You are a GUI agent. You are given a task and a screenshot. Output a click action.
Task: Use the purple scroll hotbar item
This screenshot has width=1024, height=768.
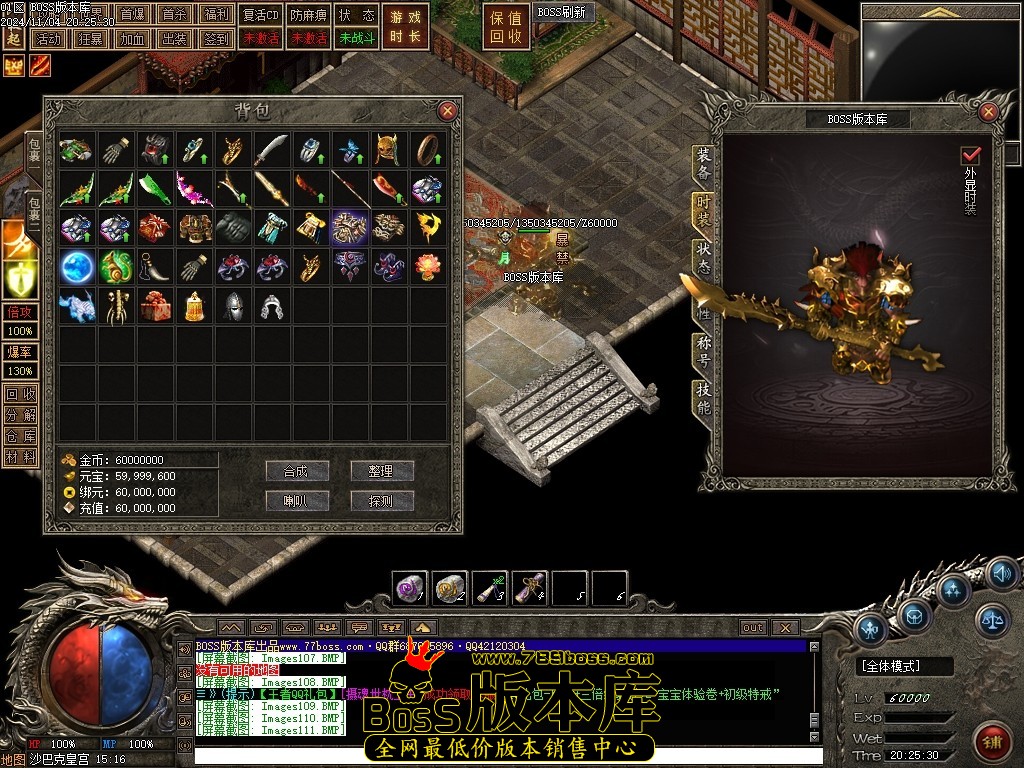tap(529, 589)
